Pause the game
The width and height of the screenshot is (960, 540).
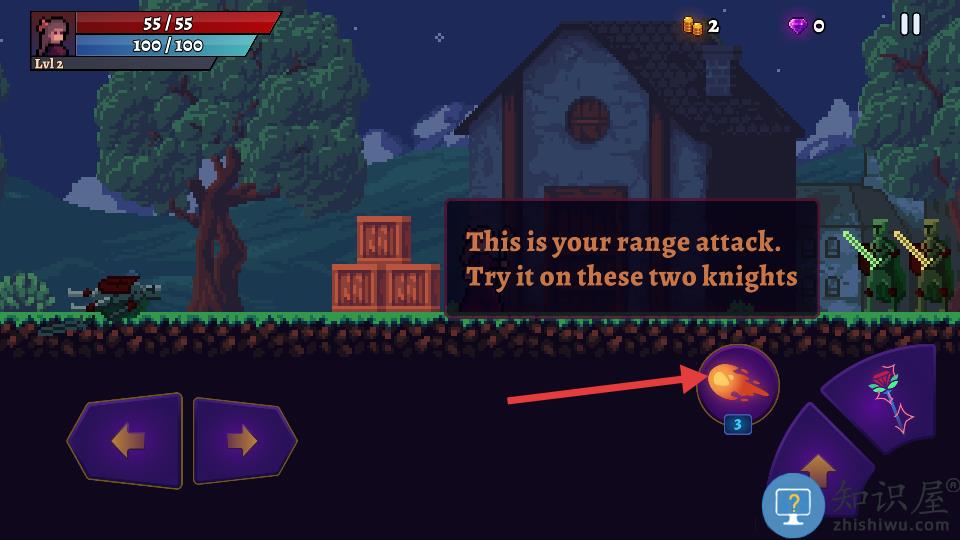[910, 24]
